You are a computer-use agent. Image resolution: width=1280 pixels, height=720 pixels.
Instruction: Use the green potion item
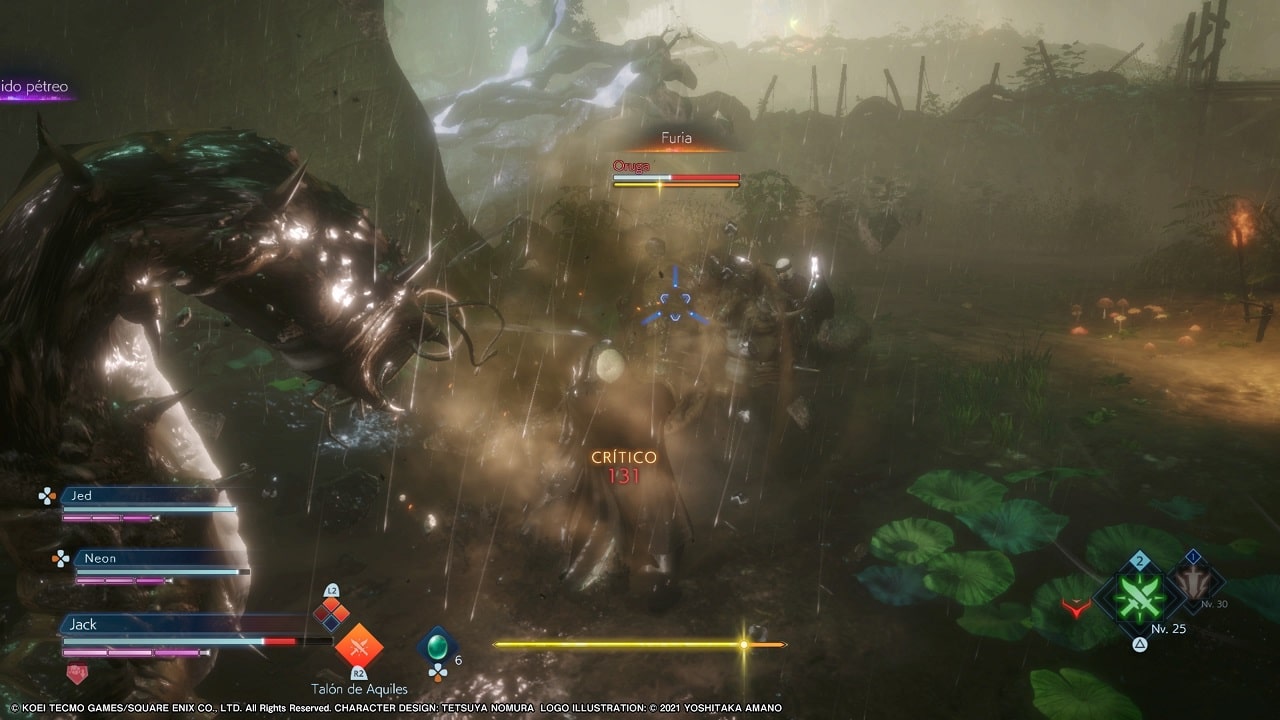coord(436,645)
